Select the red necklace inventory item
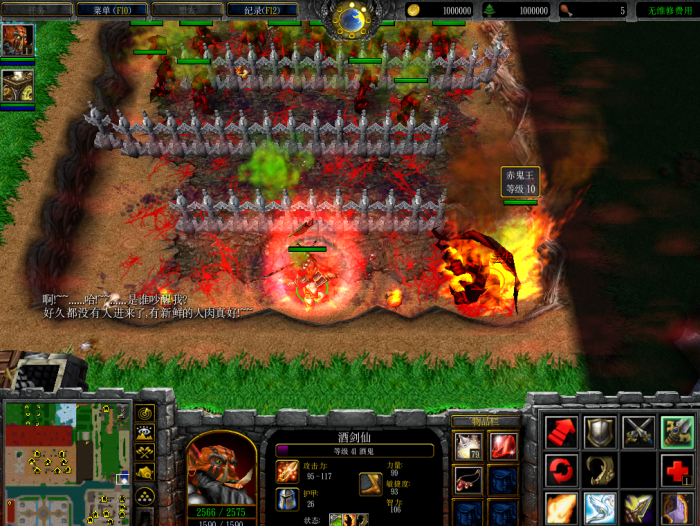 (469, 480)
